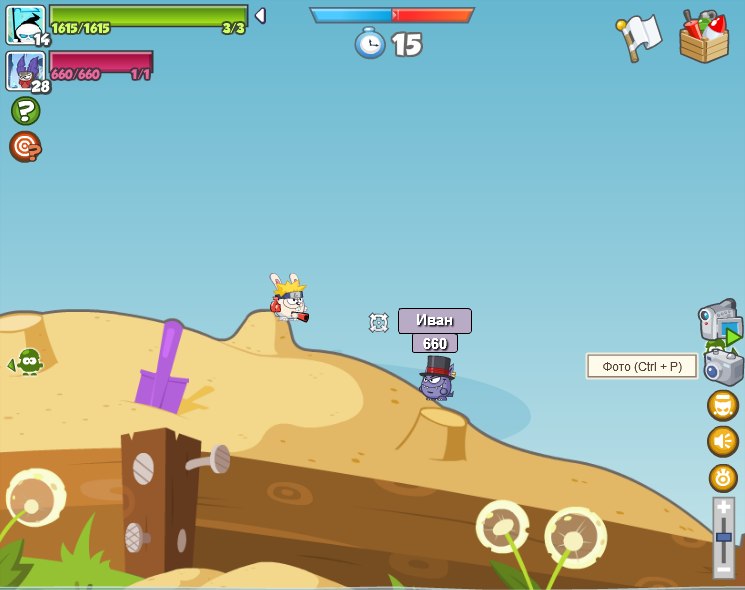Open help via the green question mark

click(x=25, y=110)
